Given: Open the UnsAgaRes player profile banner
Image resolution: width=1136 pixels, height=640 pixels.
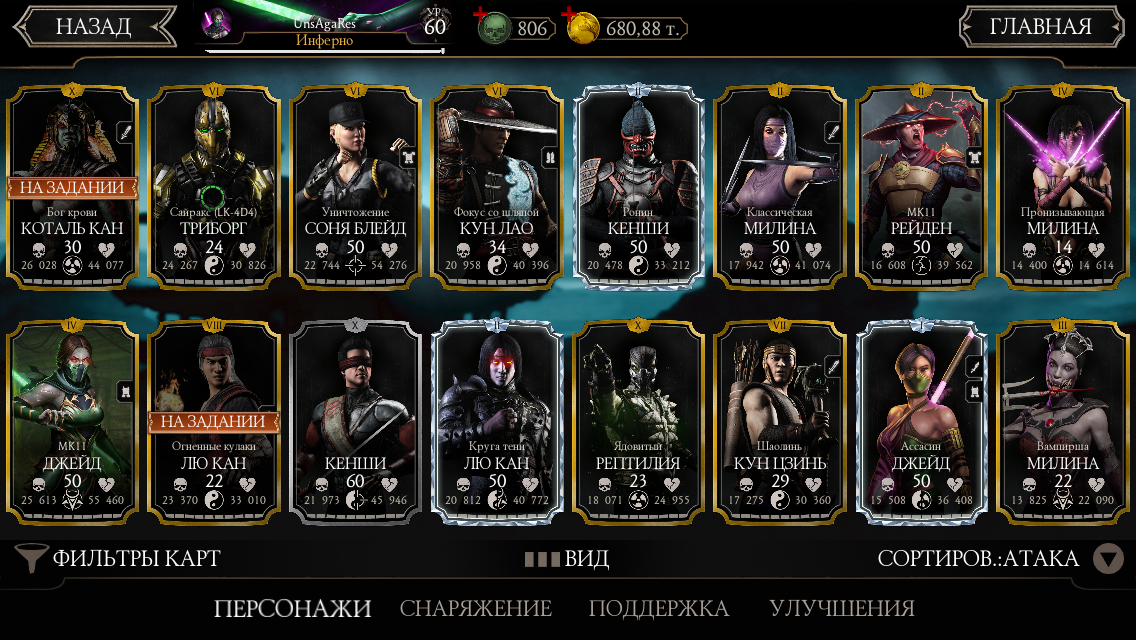Looking at the screenshot, I should (324, 27).
